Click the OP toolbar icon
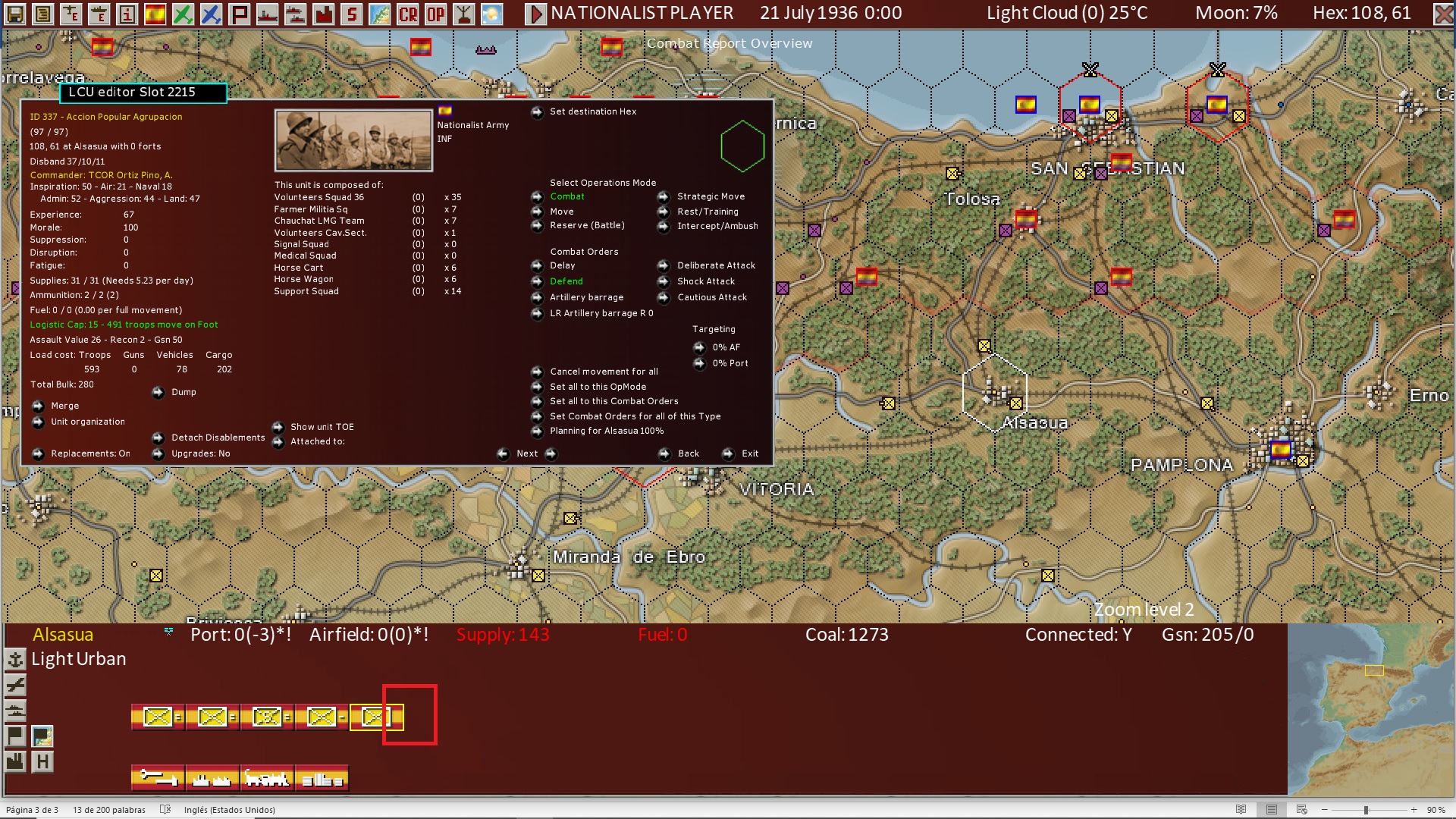The image size is (1456, 819). click(435, 12)
